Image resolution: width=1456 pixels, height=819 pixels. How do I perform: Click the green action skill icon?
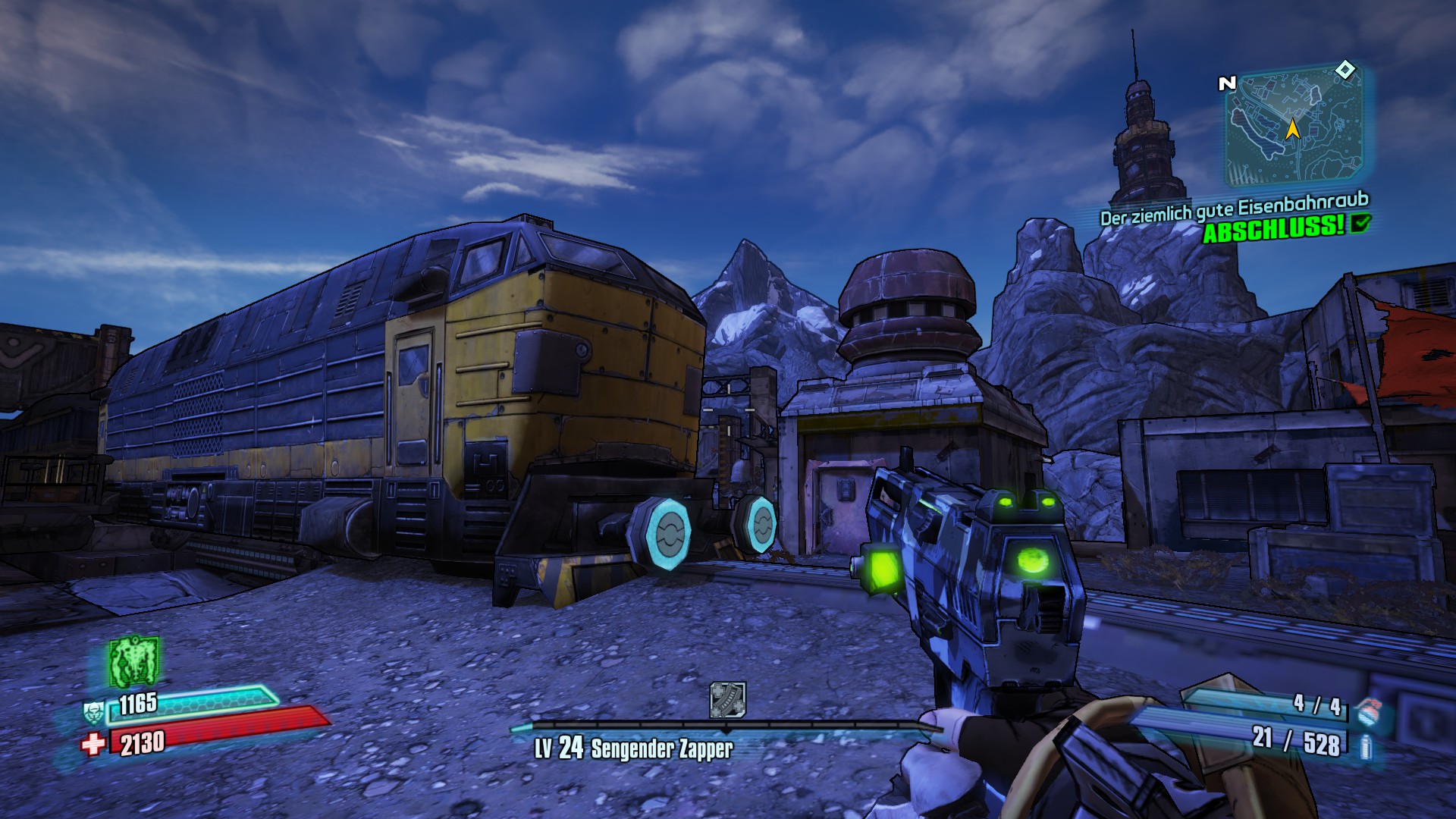point(133,661)
